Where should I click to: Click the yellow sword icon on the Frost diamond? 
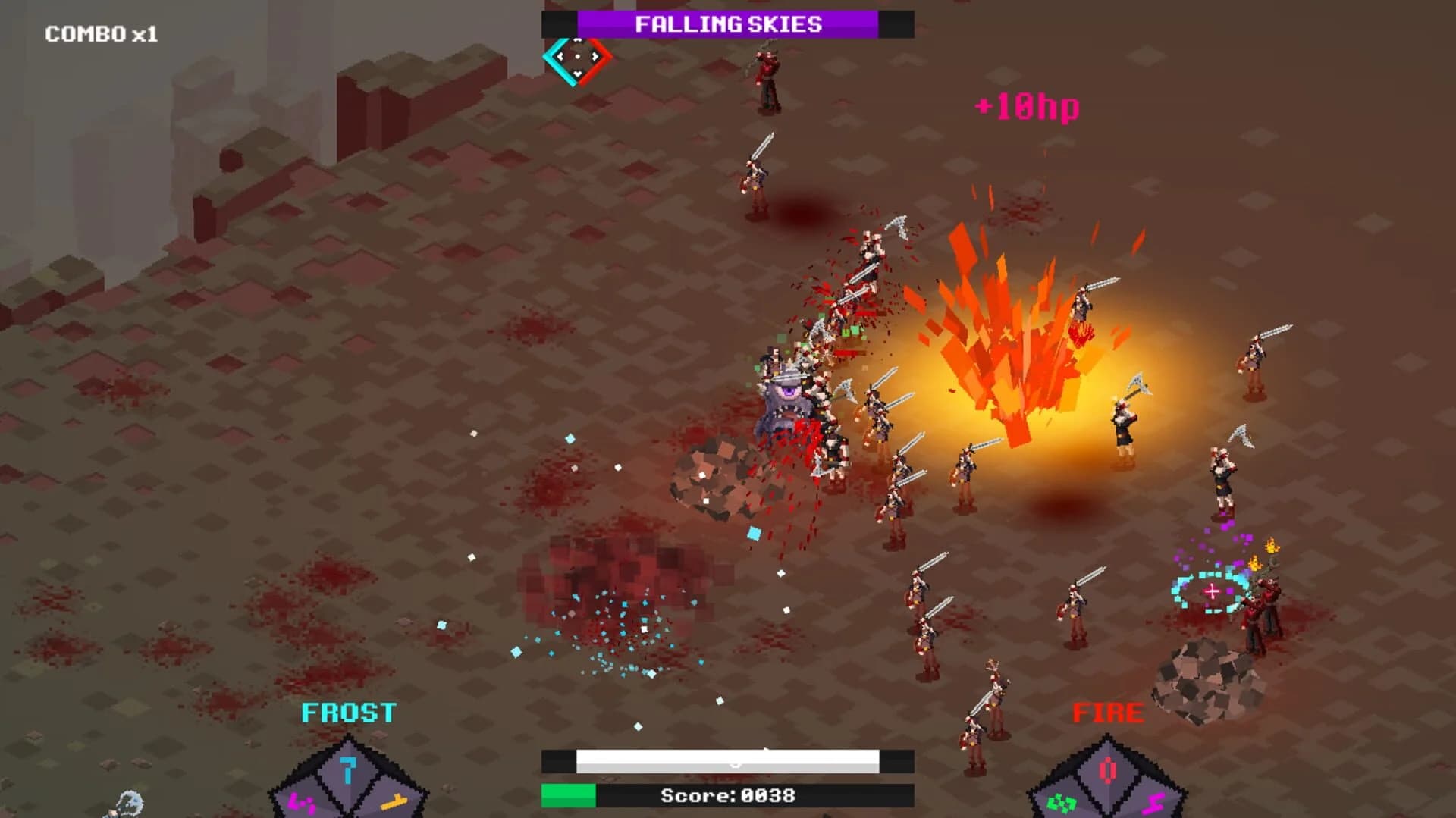point(394,802)
